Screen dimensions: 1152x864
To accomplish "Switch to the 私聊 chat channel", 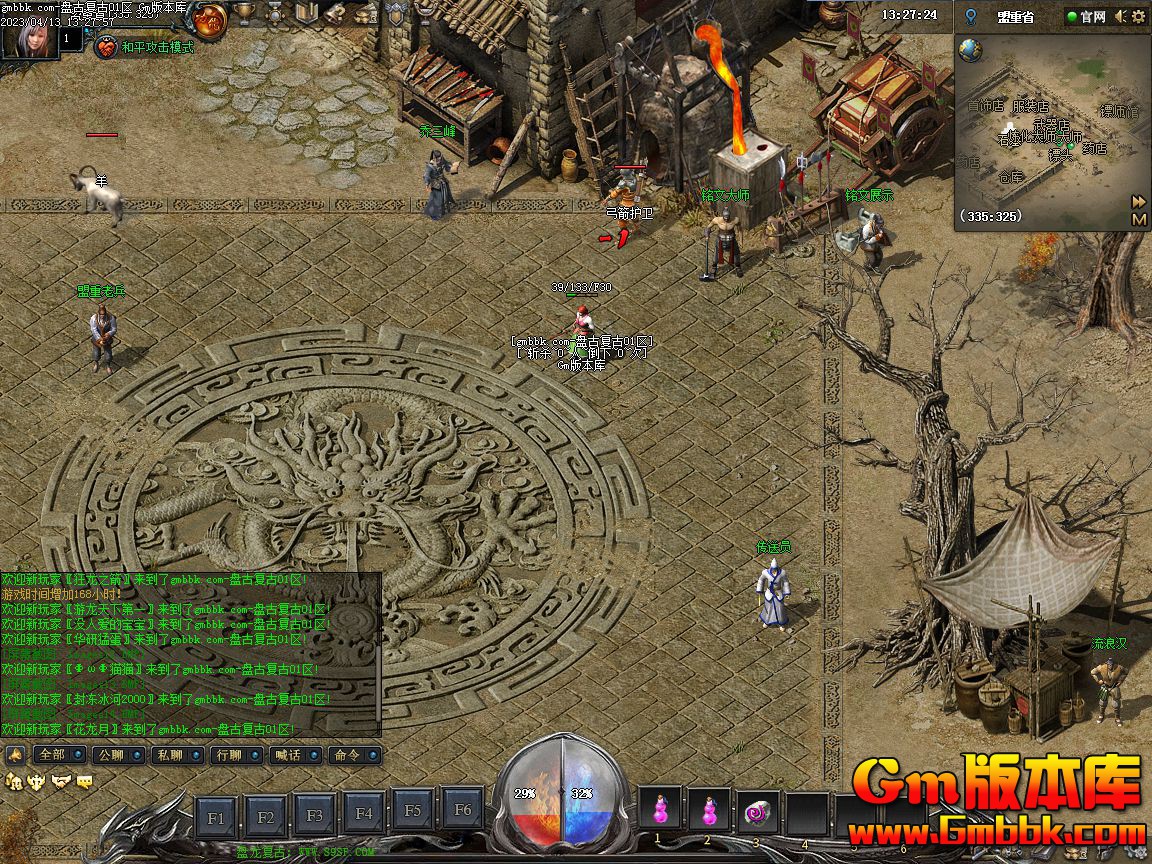I will click(x=171, y=754).
